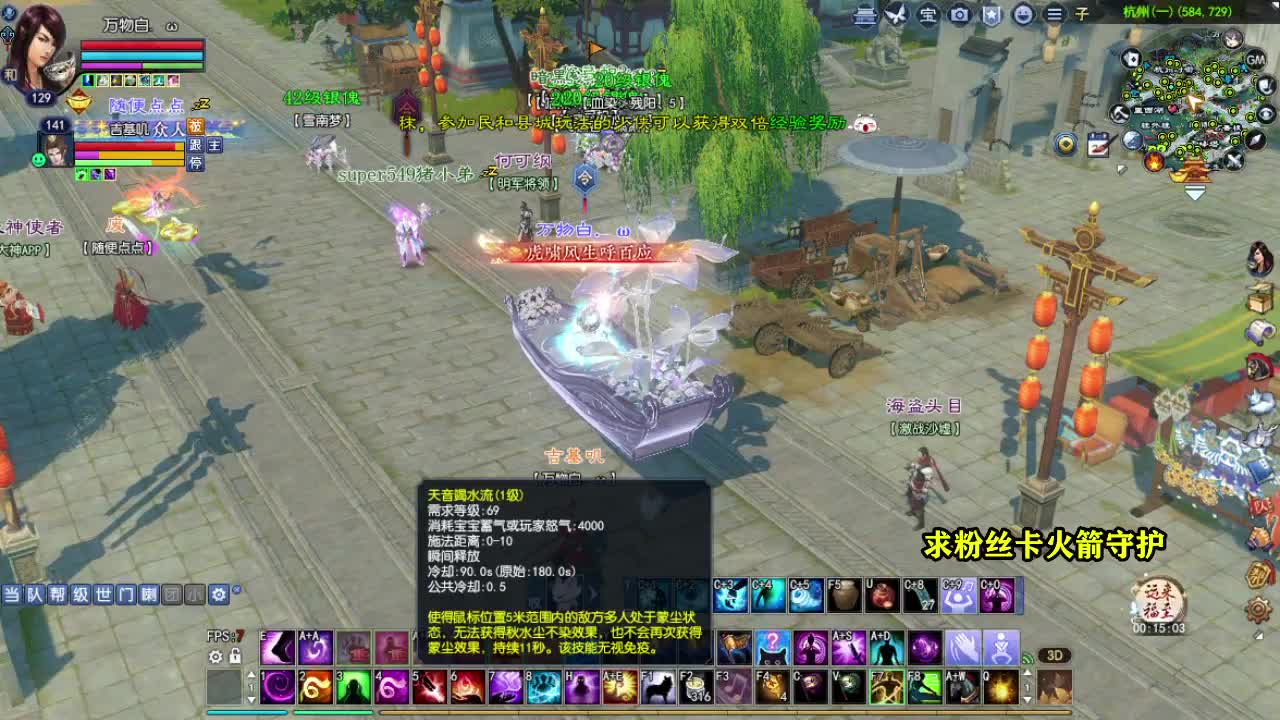The height and width of the screenshot is (720, 1280).
Task: Switch to the 世 world chat tab
Action: [x=106, y=593]
